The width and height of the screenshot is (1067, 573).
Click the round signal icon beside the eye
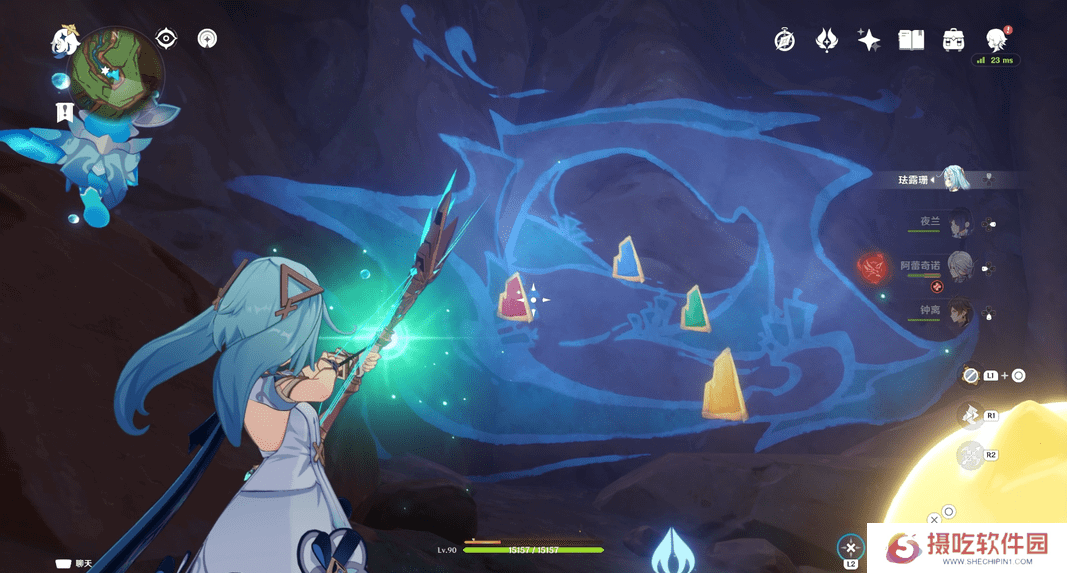pyautogui.click(x=207, y=39)
